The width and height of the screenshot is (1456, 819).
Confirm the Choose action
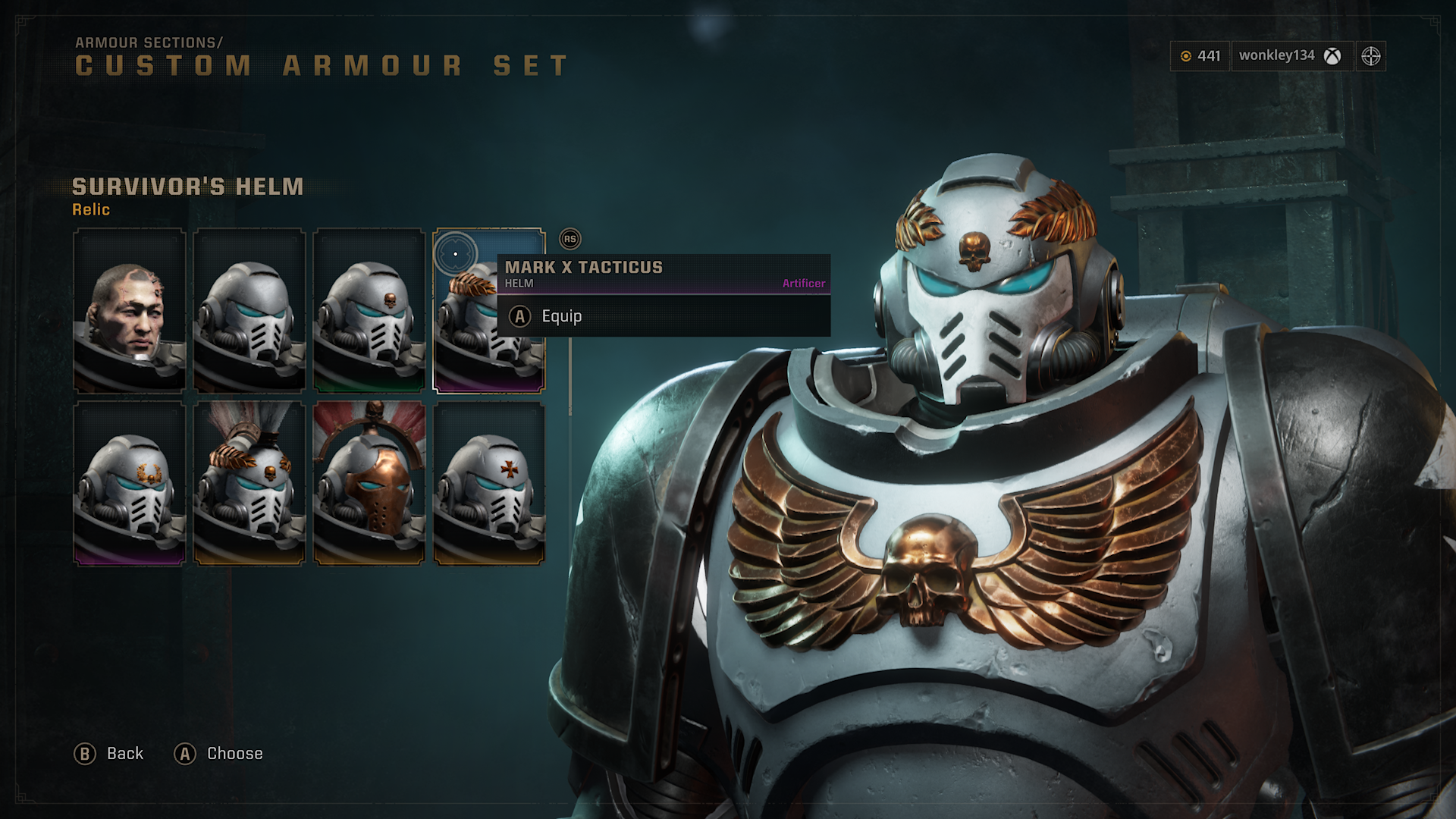tap(219, 754)
